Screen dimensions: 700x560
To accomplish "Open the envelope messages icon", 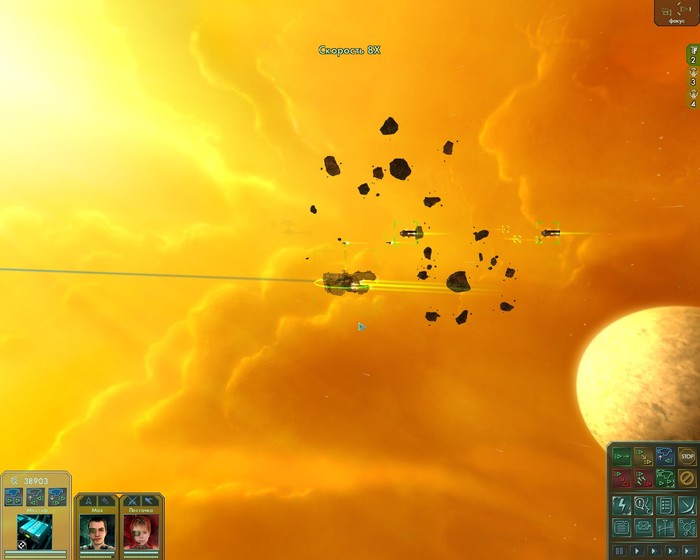I will click(x=643, y=527).
